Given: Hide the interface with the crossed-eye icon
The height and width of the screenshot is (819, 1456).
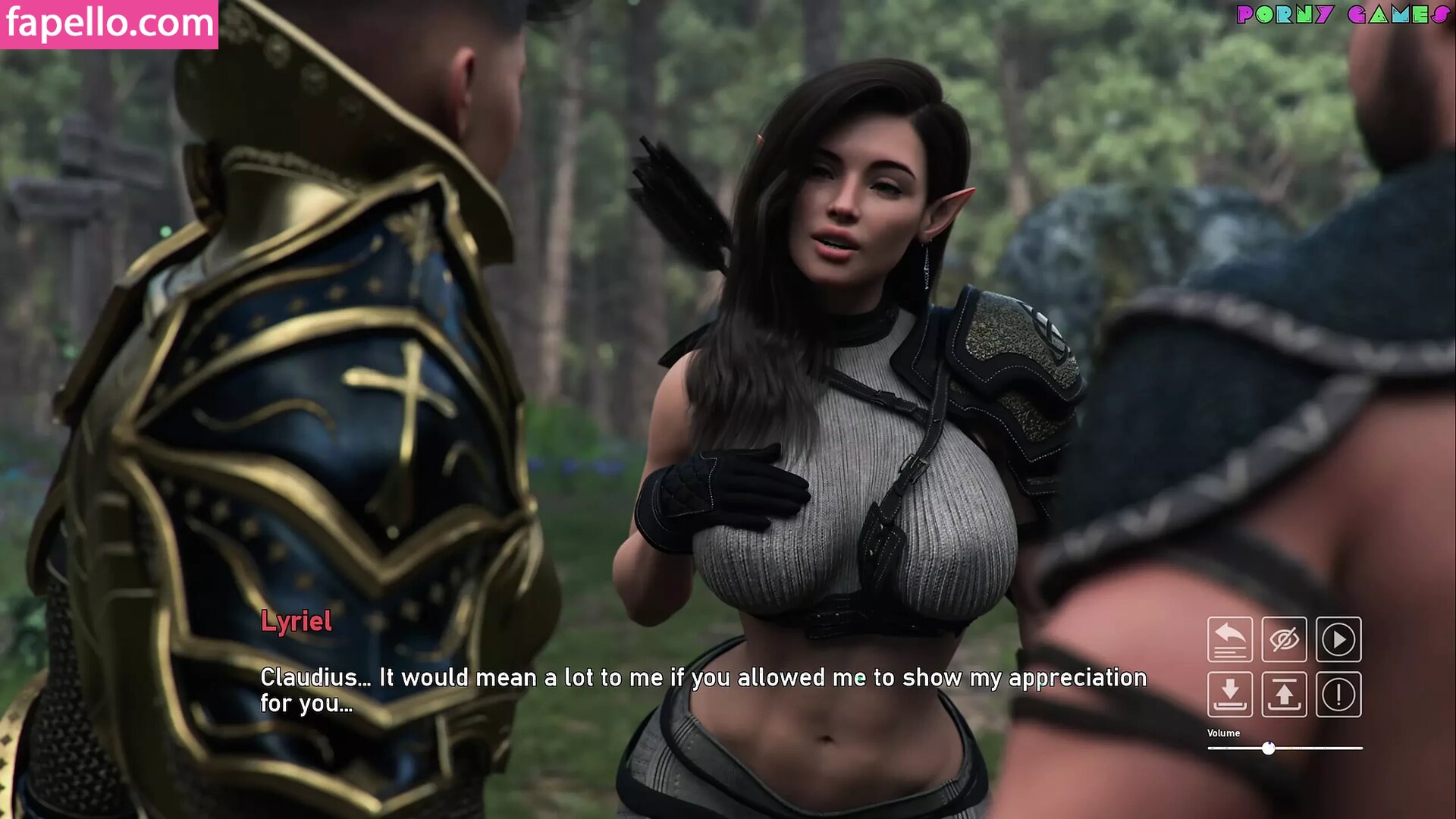Looking at the screenshot, I should tap(1284, 639).
